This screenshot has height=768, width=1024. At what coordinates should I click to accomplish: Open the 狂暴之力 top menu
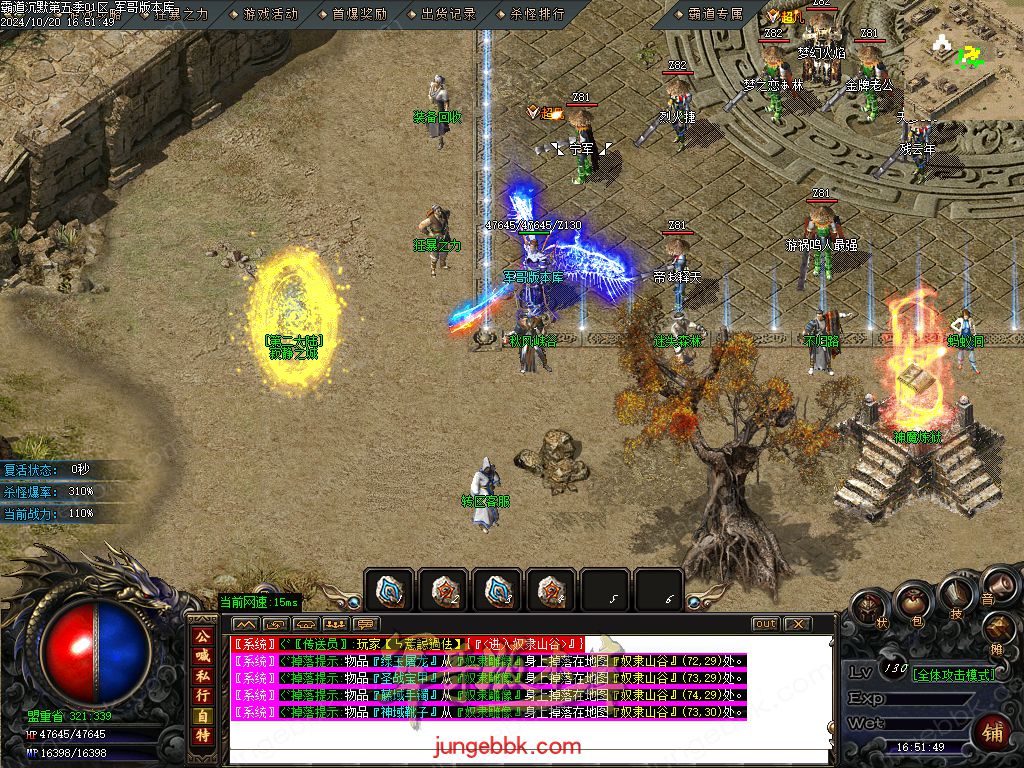(180, 14)
